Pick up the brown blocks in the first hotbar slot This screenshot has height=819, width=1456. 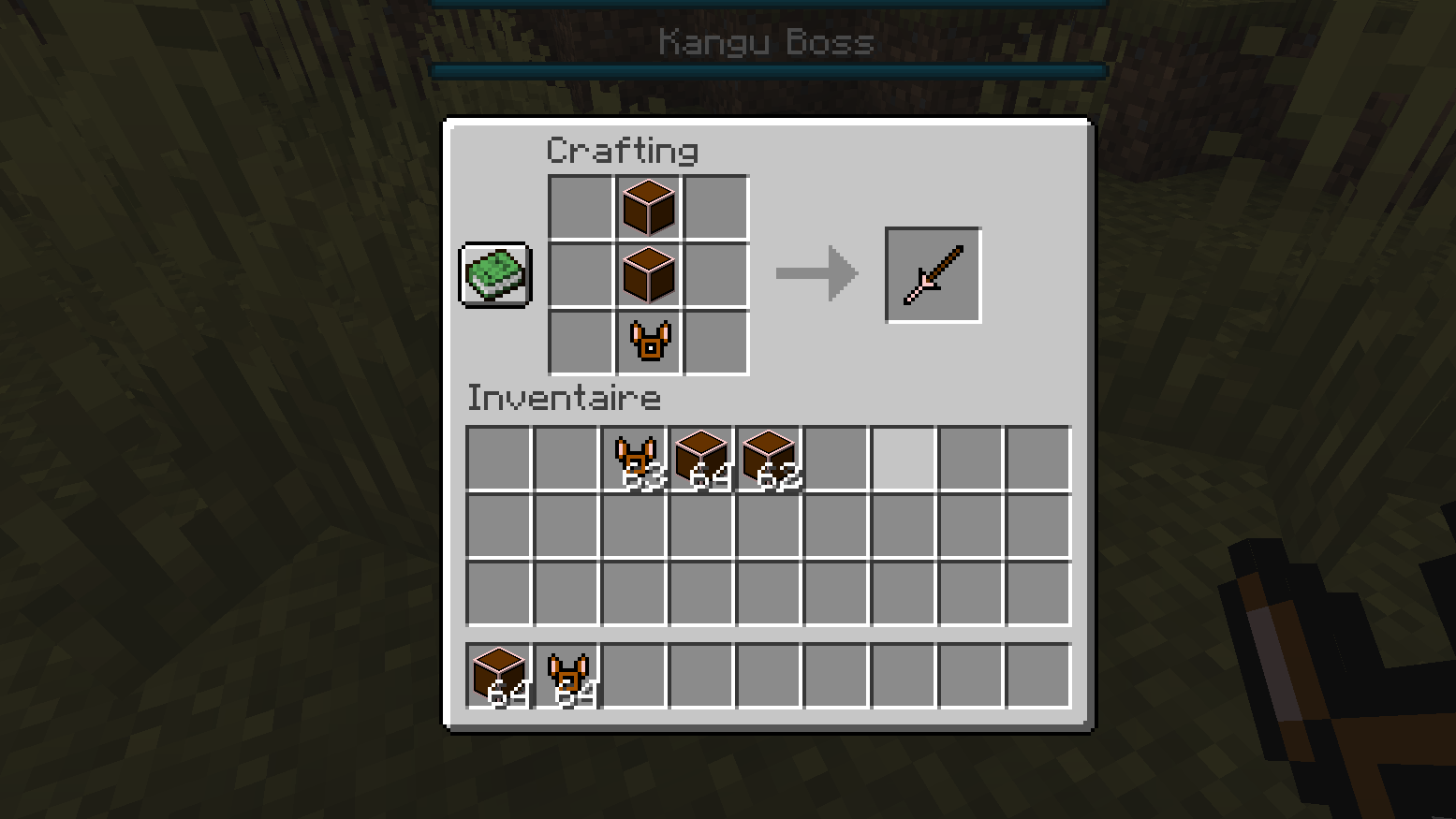coord(497,675)
